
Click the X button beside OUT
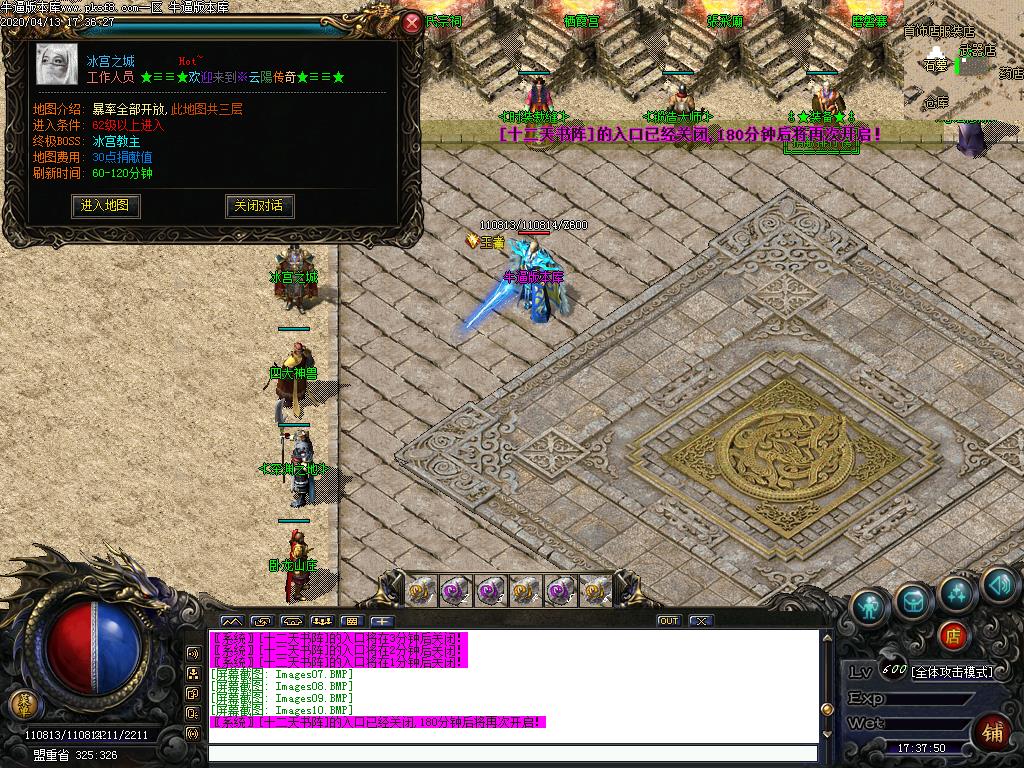coord(700,621)
